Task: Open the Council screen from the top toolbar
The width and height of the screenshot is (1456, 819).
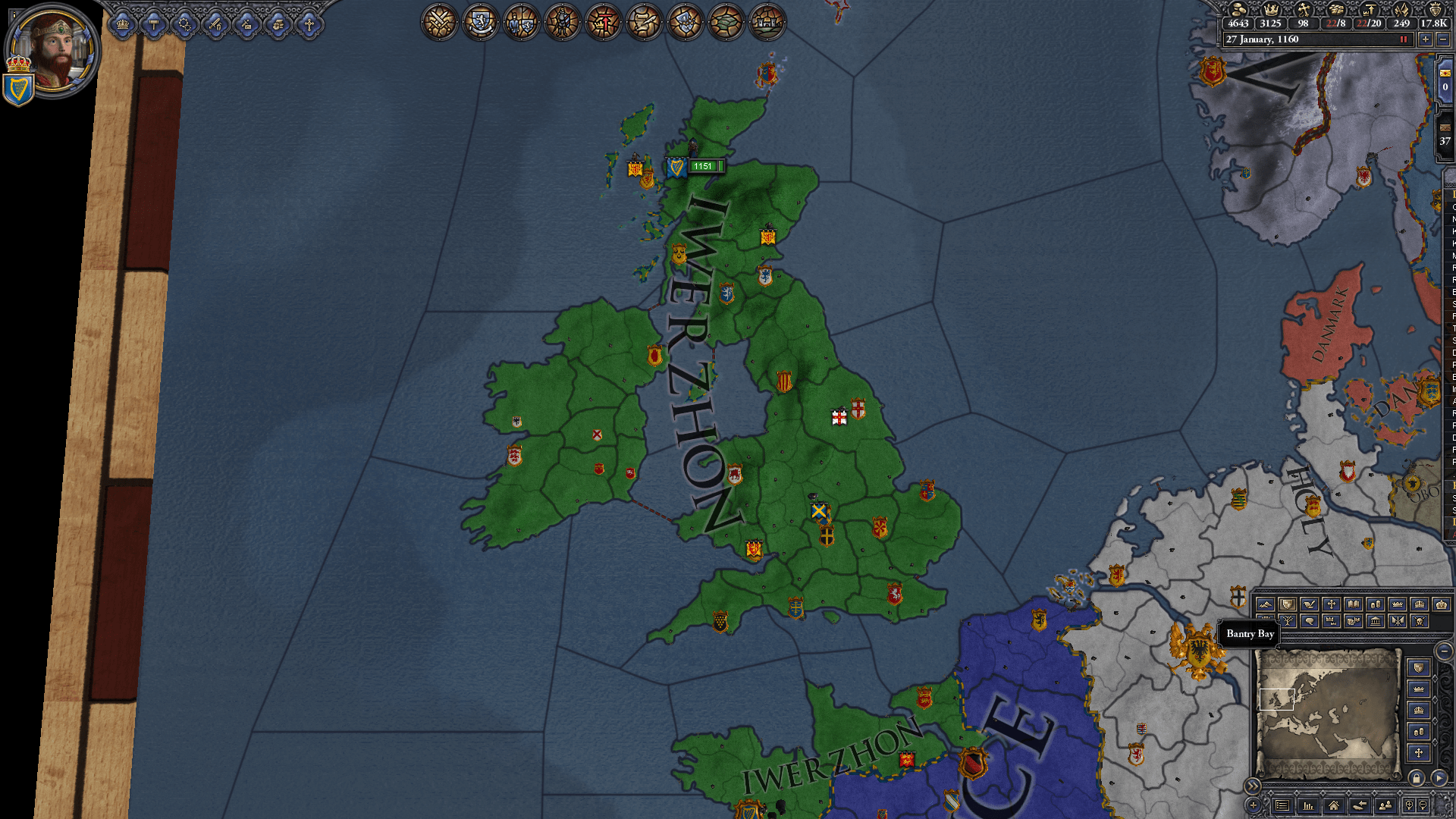Action: (x=520, y=23)
